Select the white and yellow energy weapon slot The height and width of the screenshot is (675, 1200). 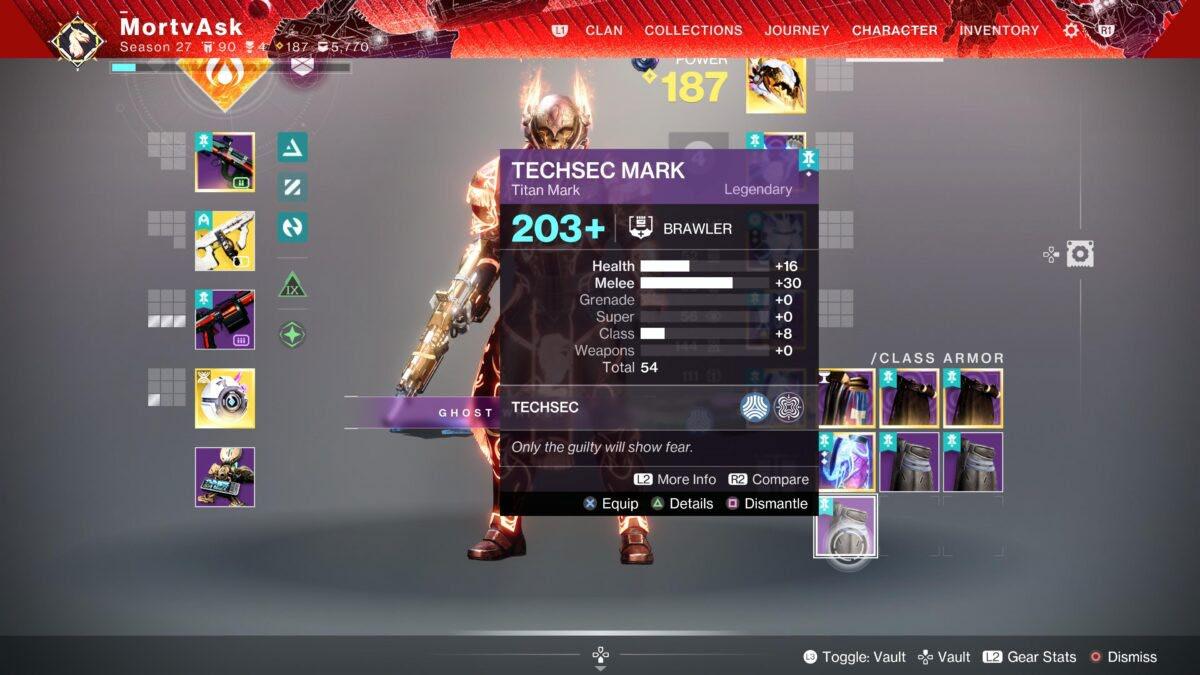pyautogui.click(x=225, y=241)
